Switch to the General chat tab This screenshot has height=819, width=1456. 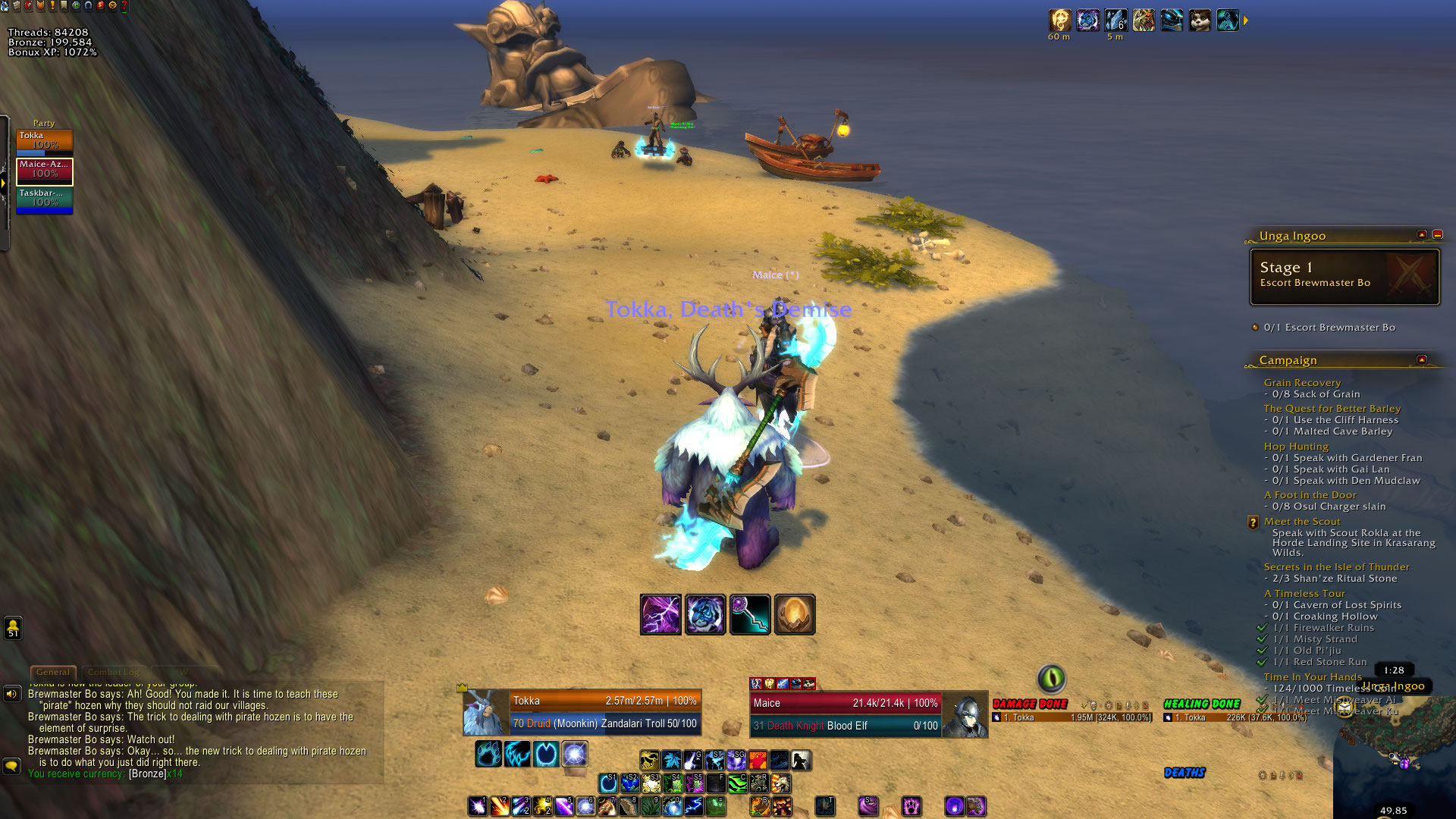point(53,672)
